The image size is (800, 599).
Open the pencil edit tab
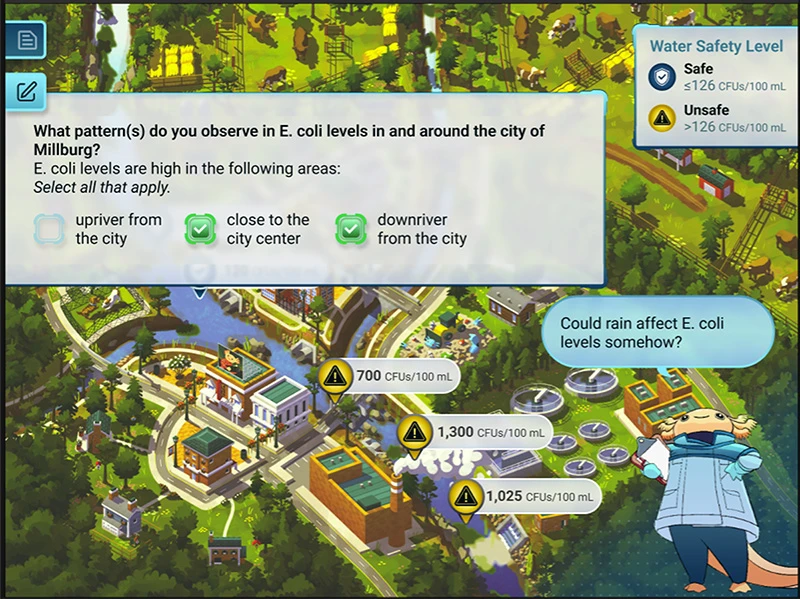[x=25, y=93]
